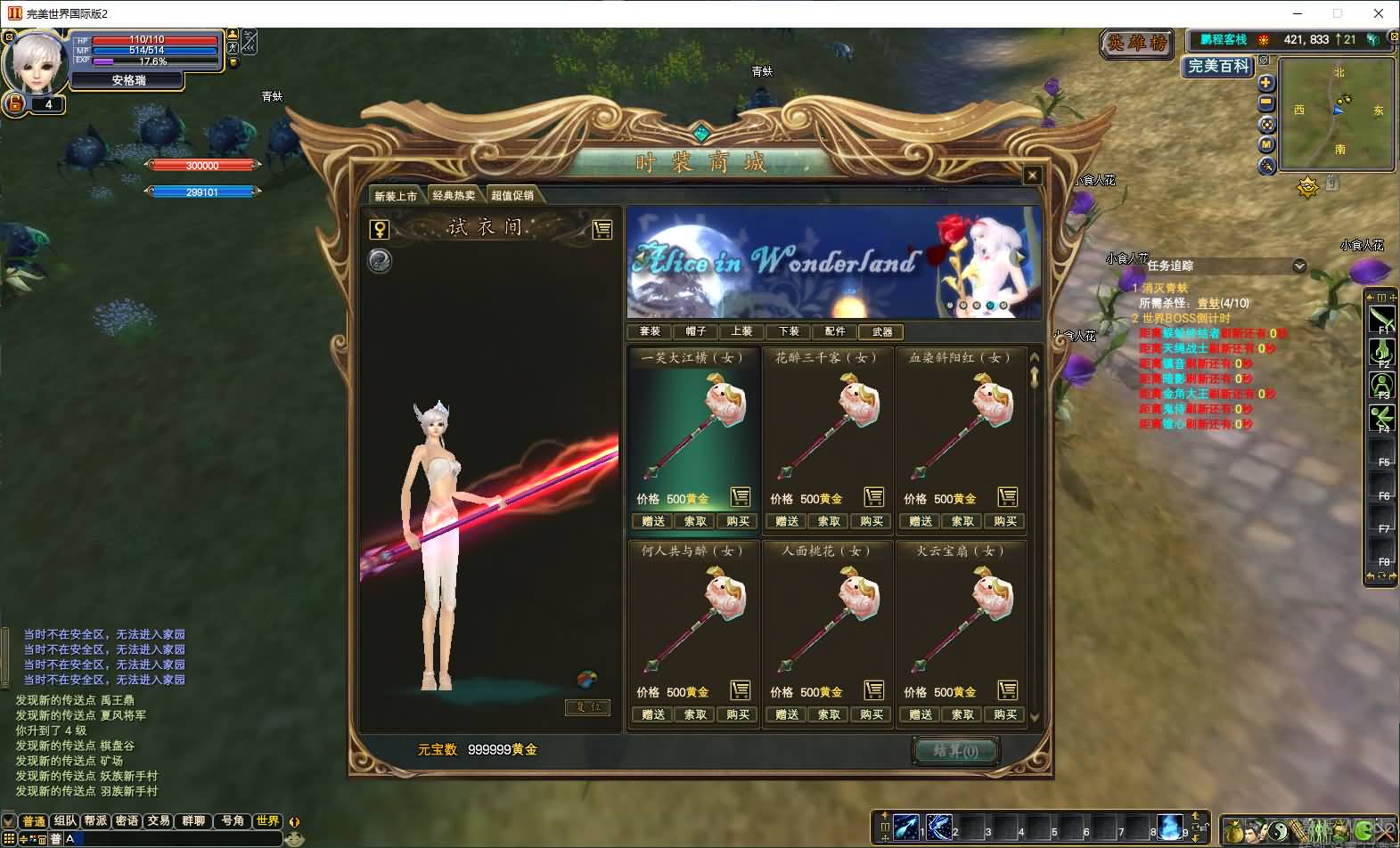Select the 配件 category
This screenshot has height=848, width=1400.
click(x=835, y=331)
